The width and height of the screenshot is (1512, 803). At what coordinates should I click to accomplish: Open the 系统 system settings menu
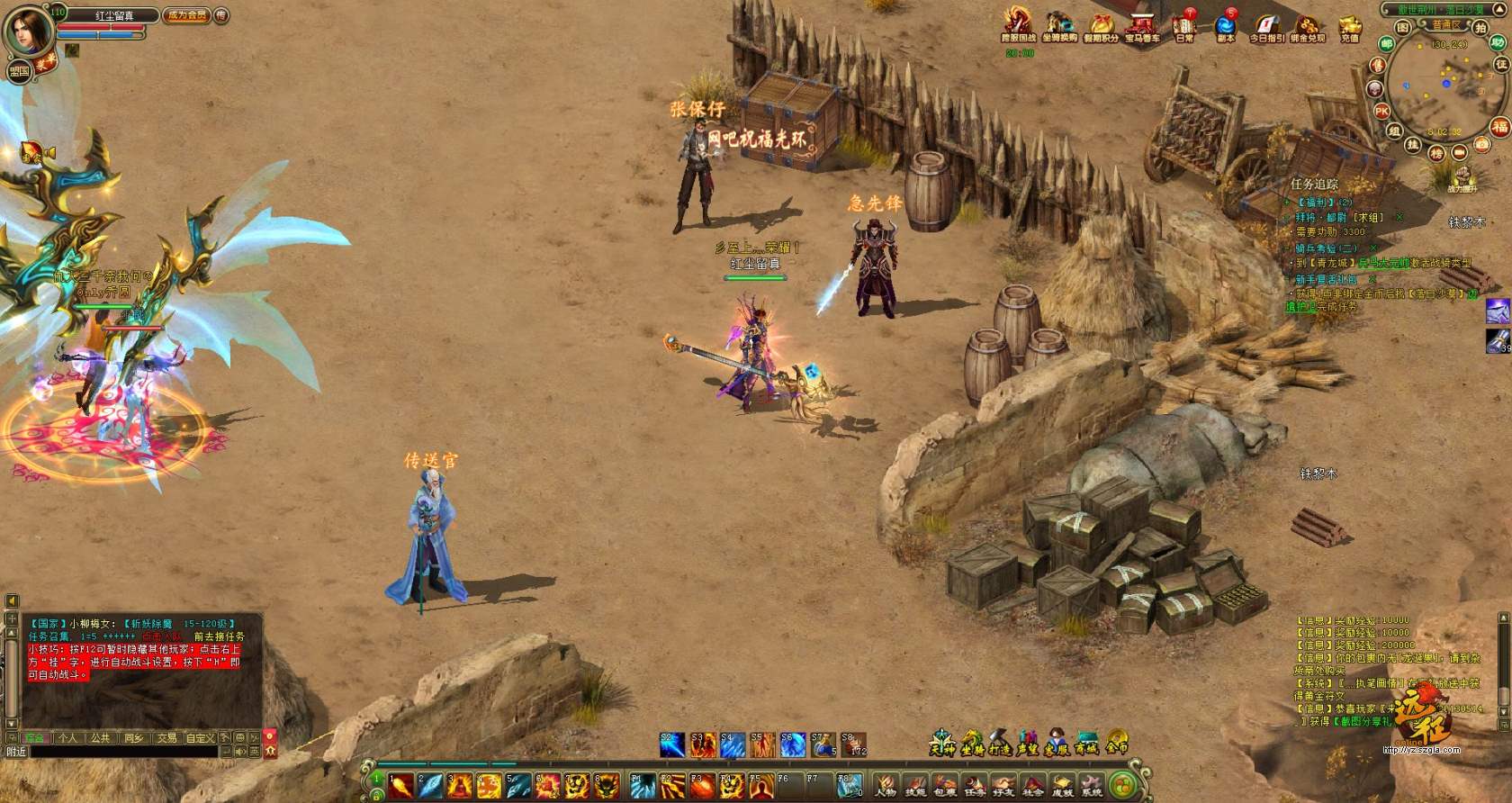pos(1091,786)
